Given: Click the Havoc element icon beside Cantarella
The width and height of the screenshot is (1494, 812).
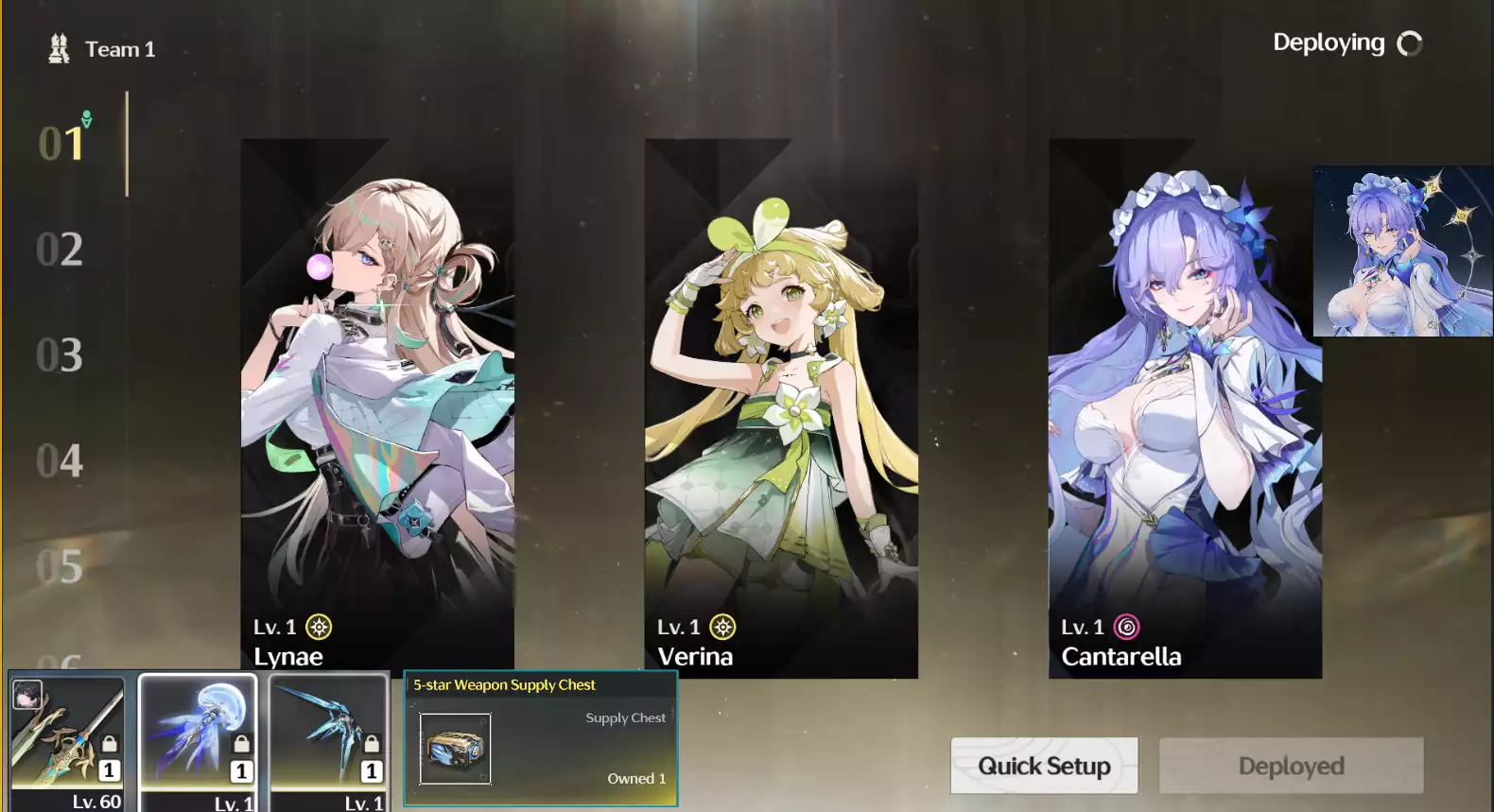Looking at the screenshot, I should 1126,627.
